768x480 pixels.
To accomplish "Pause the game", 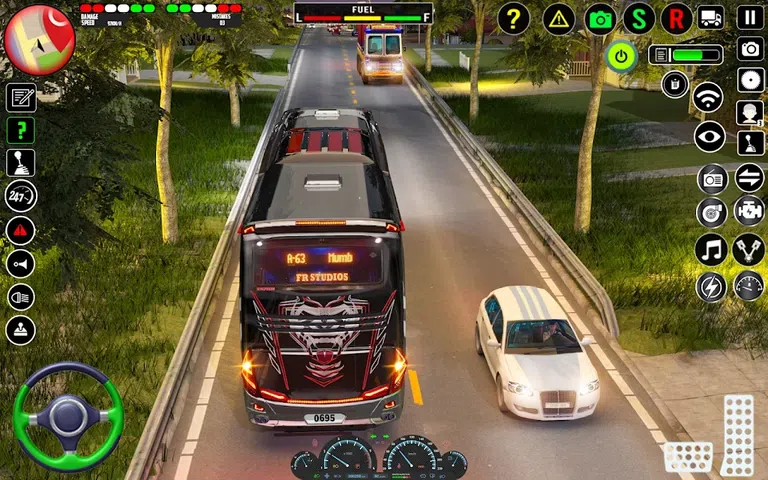I will click(x=750, y=18).
